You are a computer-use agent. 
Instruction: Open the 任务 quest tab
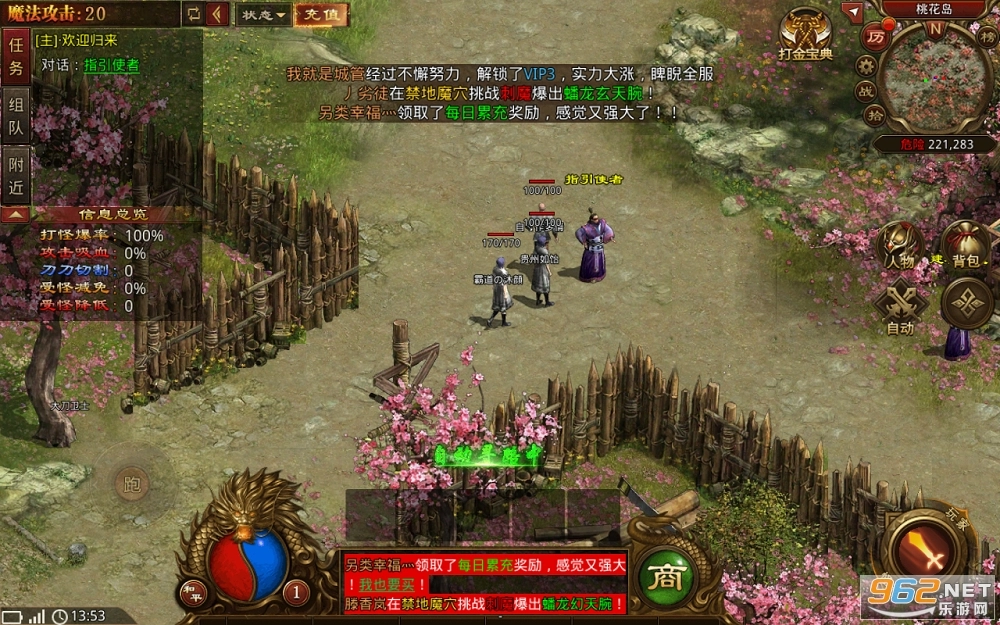[x=16, y=56]
